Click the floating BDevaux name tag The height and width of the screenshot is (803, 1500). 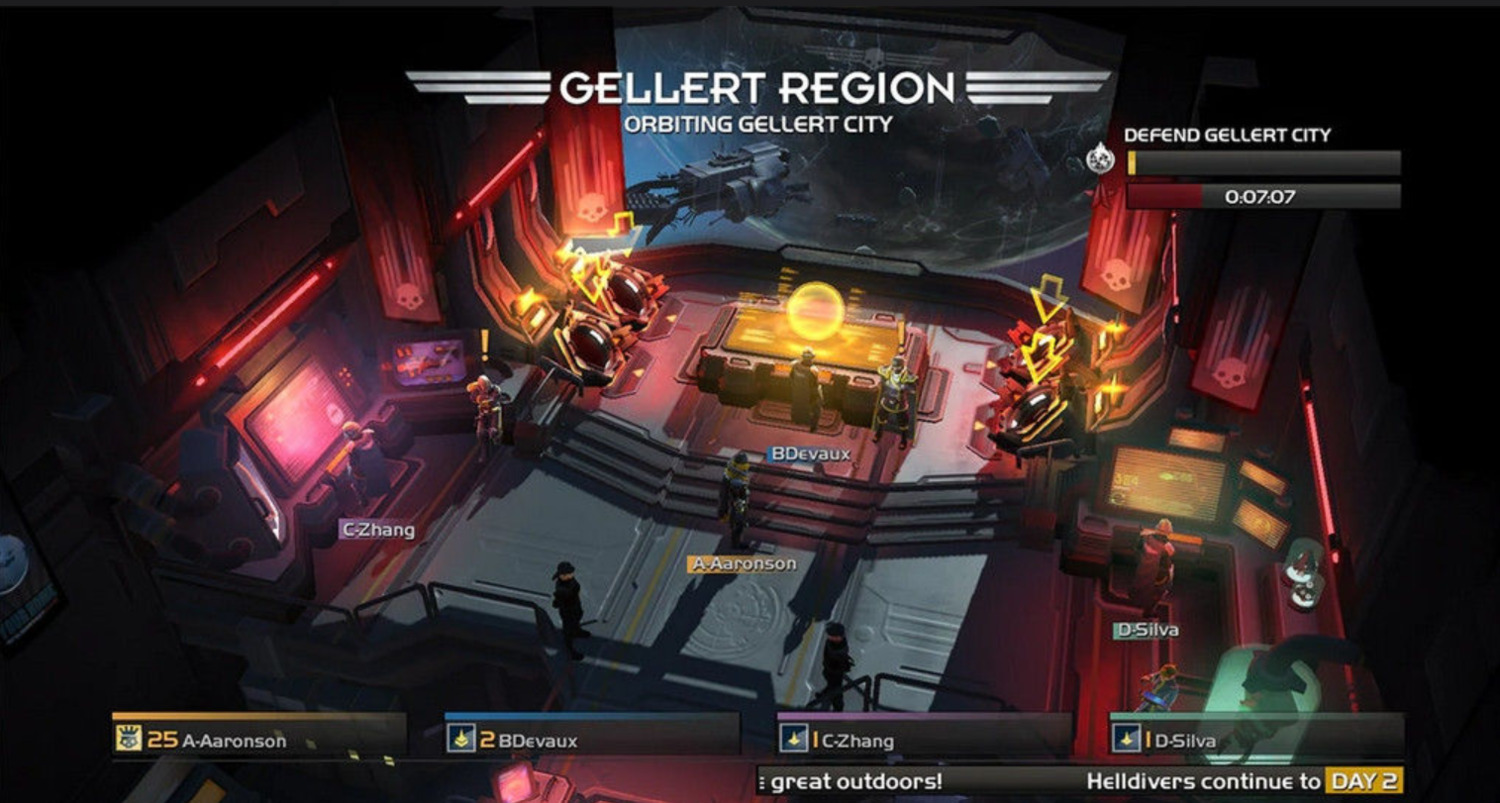tap(809, 453)
